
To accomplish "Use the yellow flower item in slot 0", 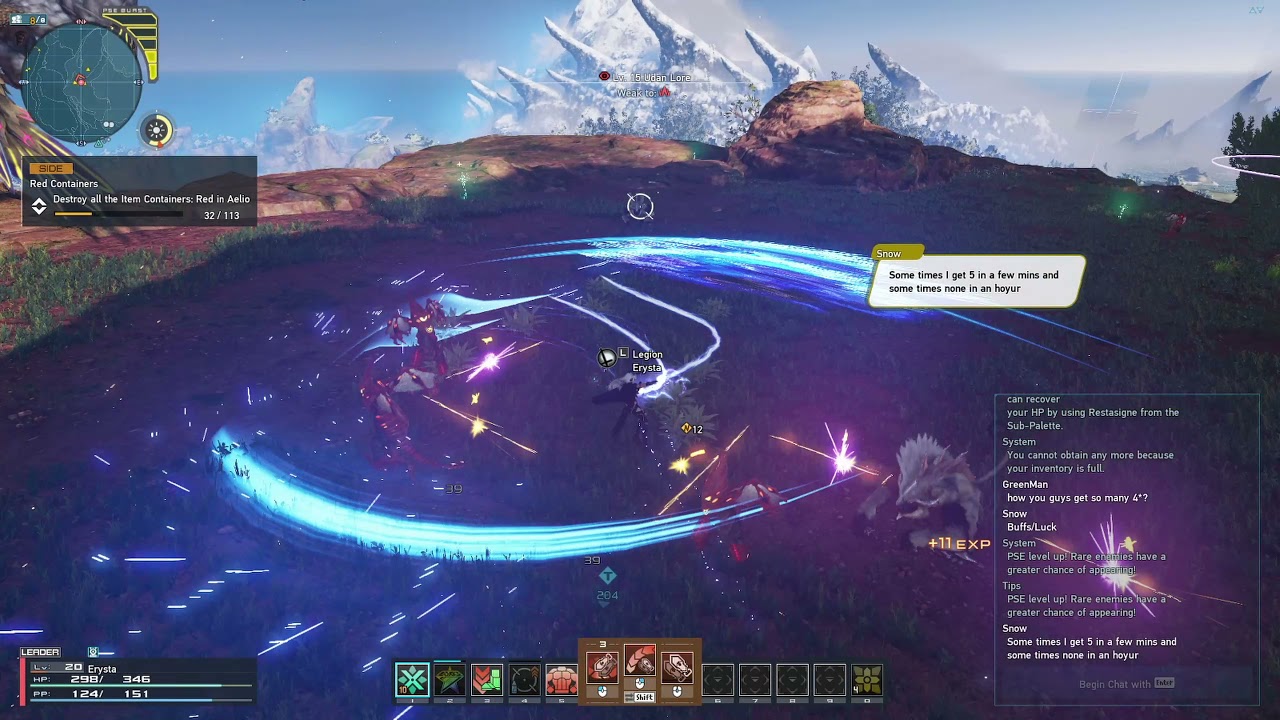I will (x=867, y=680).
